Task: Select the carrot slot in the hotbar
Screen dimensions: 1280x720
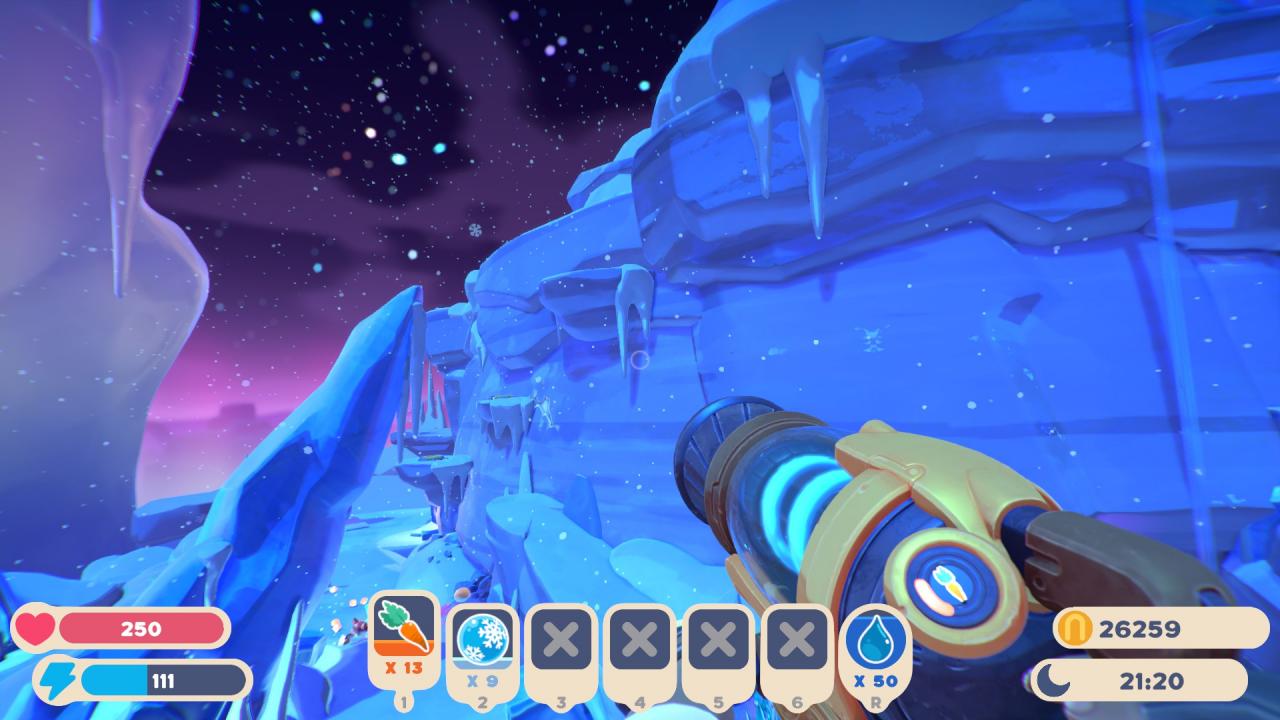Action: (x=404, y=634)
